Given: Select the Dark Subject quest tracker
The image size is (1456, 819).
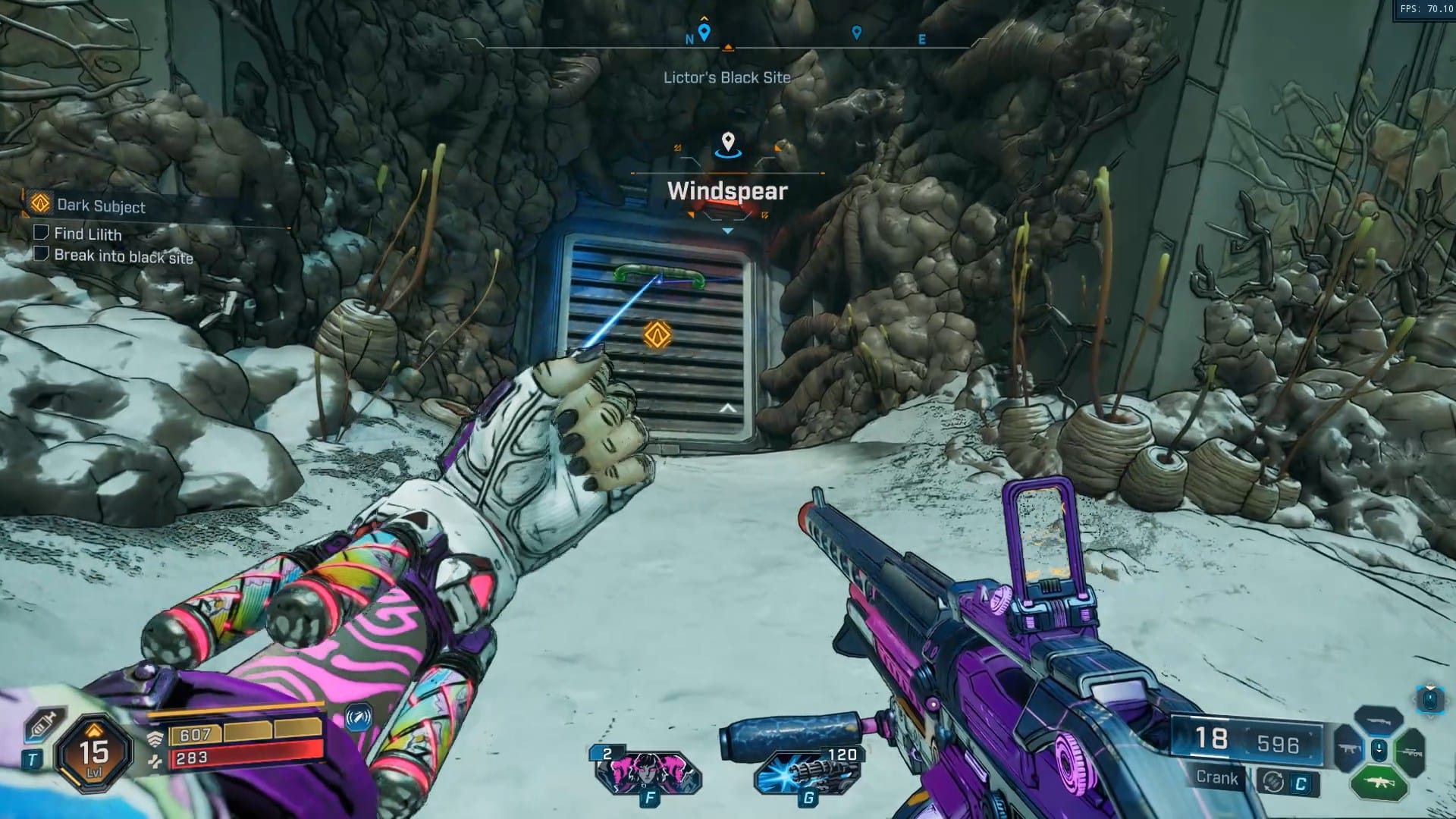Looking at the screenshot, I should pyautogui.click(x=101, y=206).
